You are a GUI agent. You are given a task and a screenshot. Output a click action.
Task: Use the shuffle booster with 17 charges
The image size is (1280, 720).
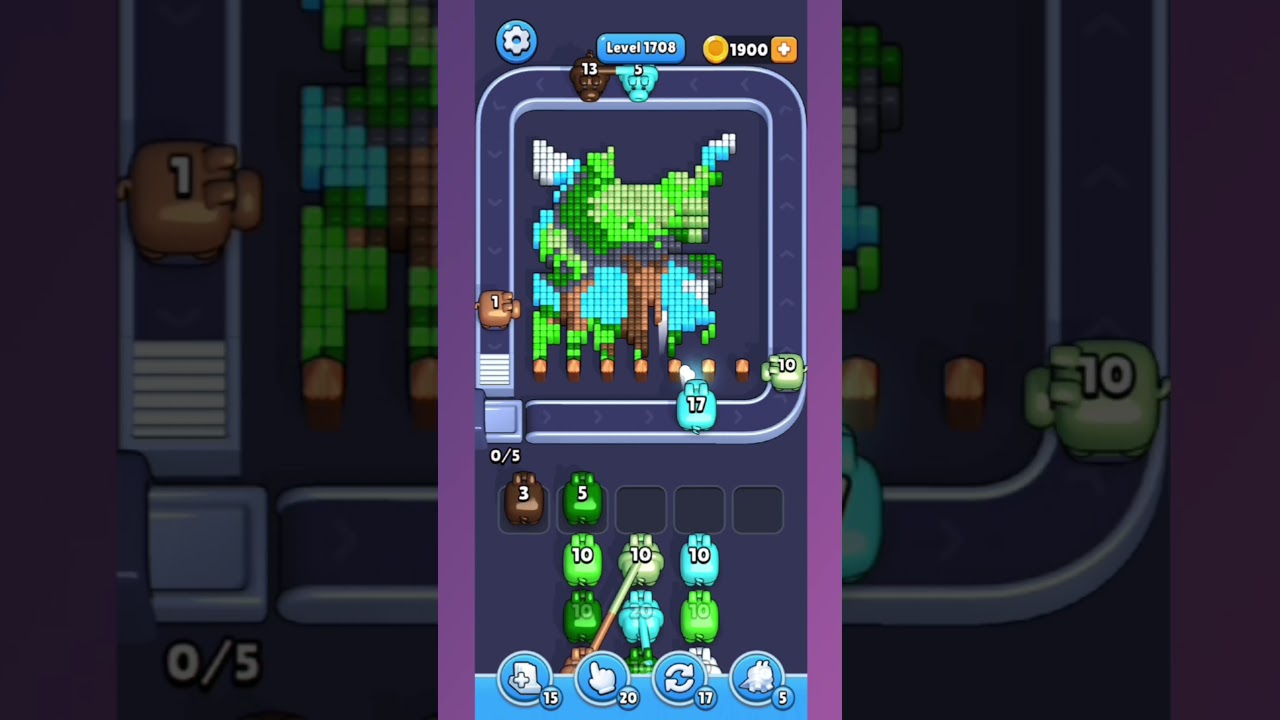pyautogui.click(x=679, y=678)
